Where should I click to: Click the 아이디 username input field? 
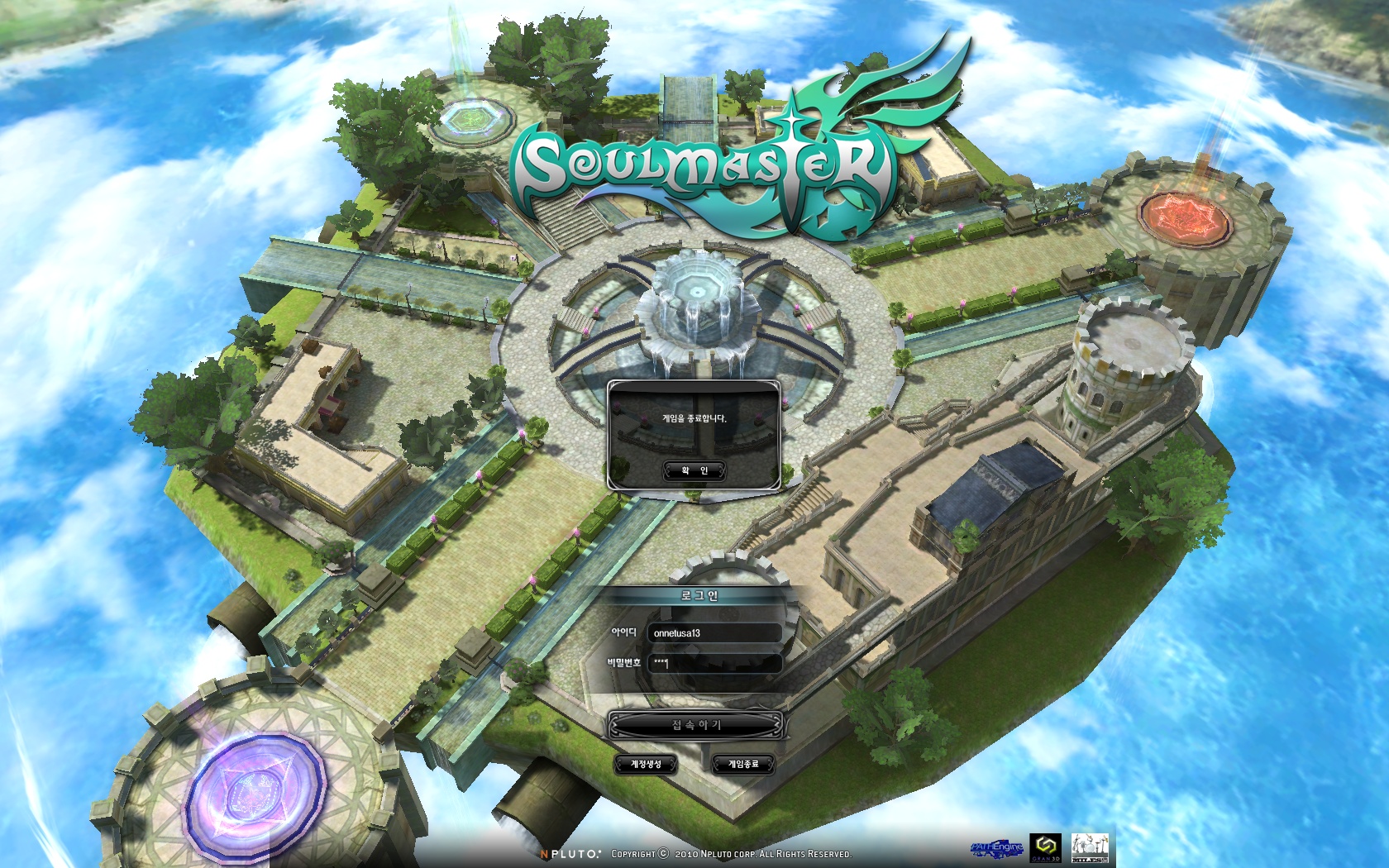[x=714, y=633]
